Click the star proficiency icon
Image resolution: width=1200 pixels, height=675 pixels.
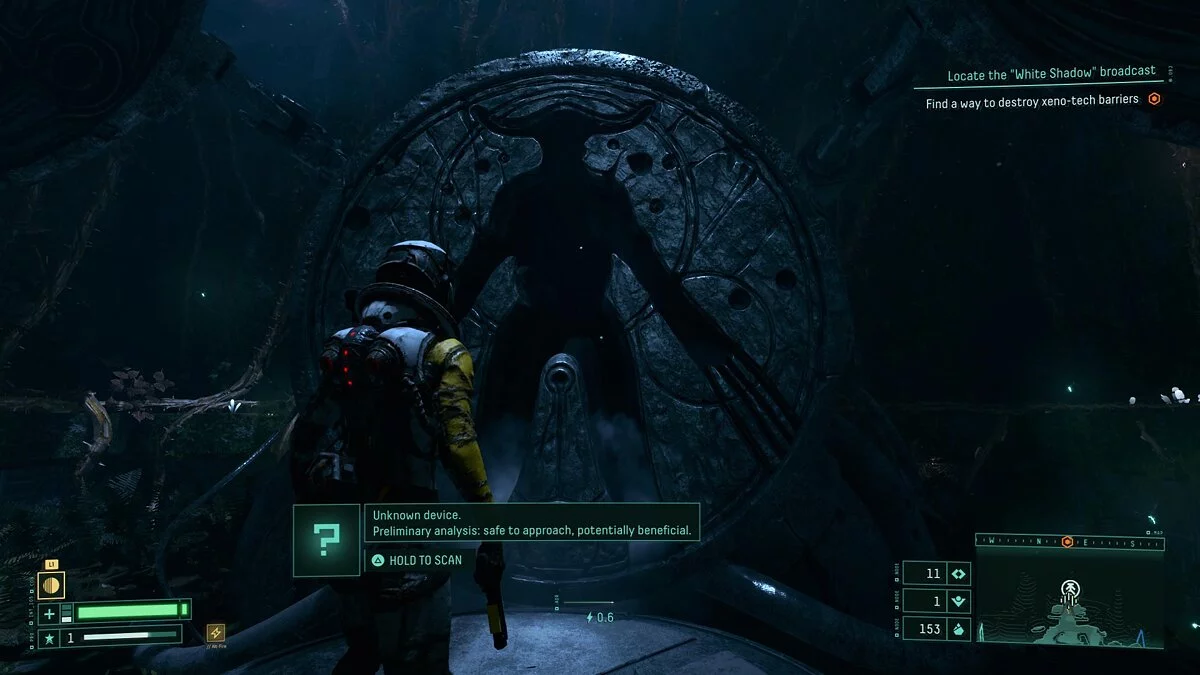(47, 636)
